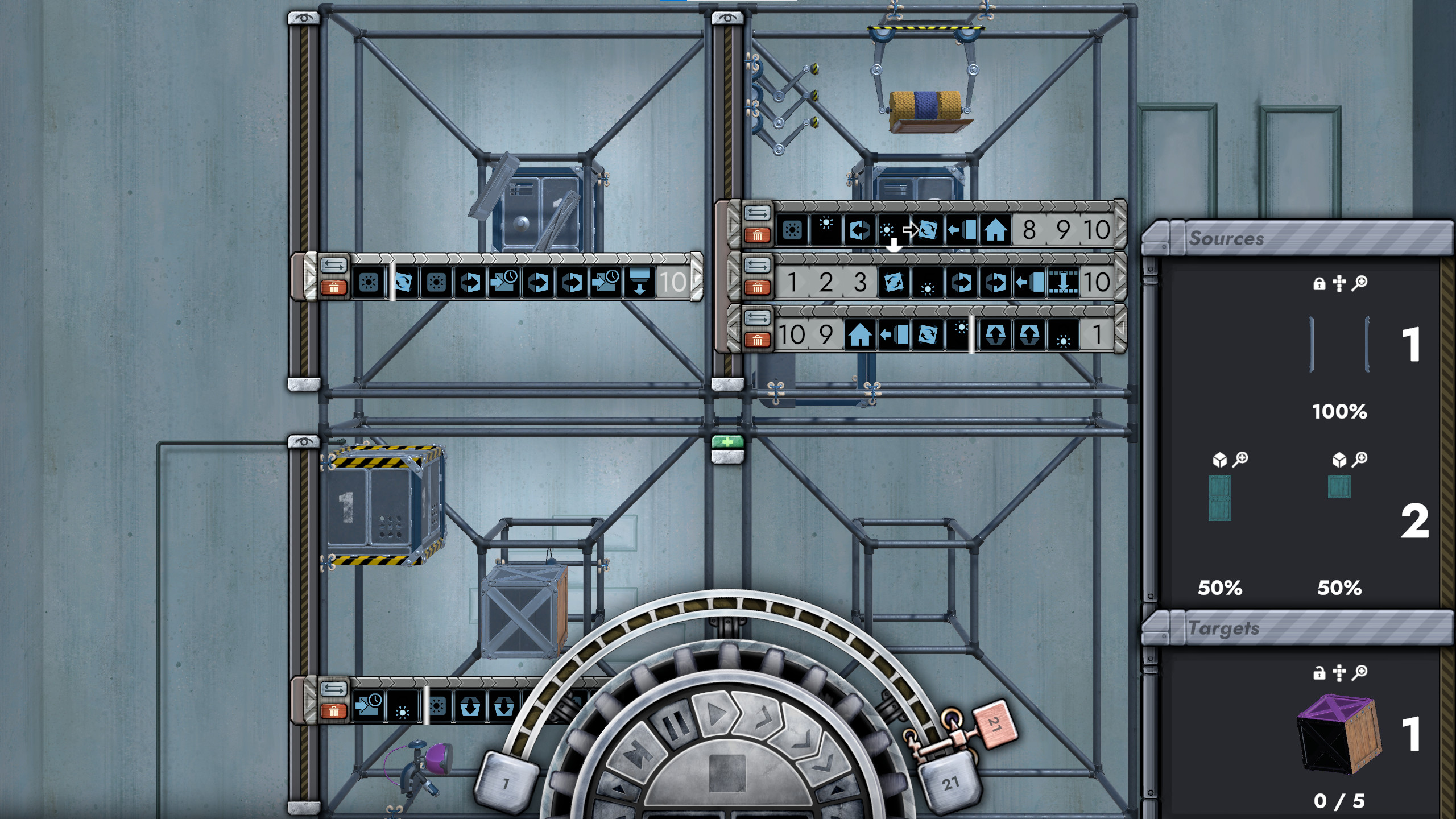Toggle the open lock icon in Targets
The image size is (1456, 819).
pos(1319,673)
